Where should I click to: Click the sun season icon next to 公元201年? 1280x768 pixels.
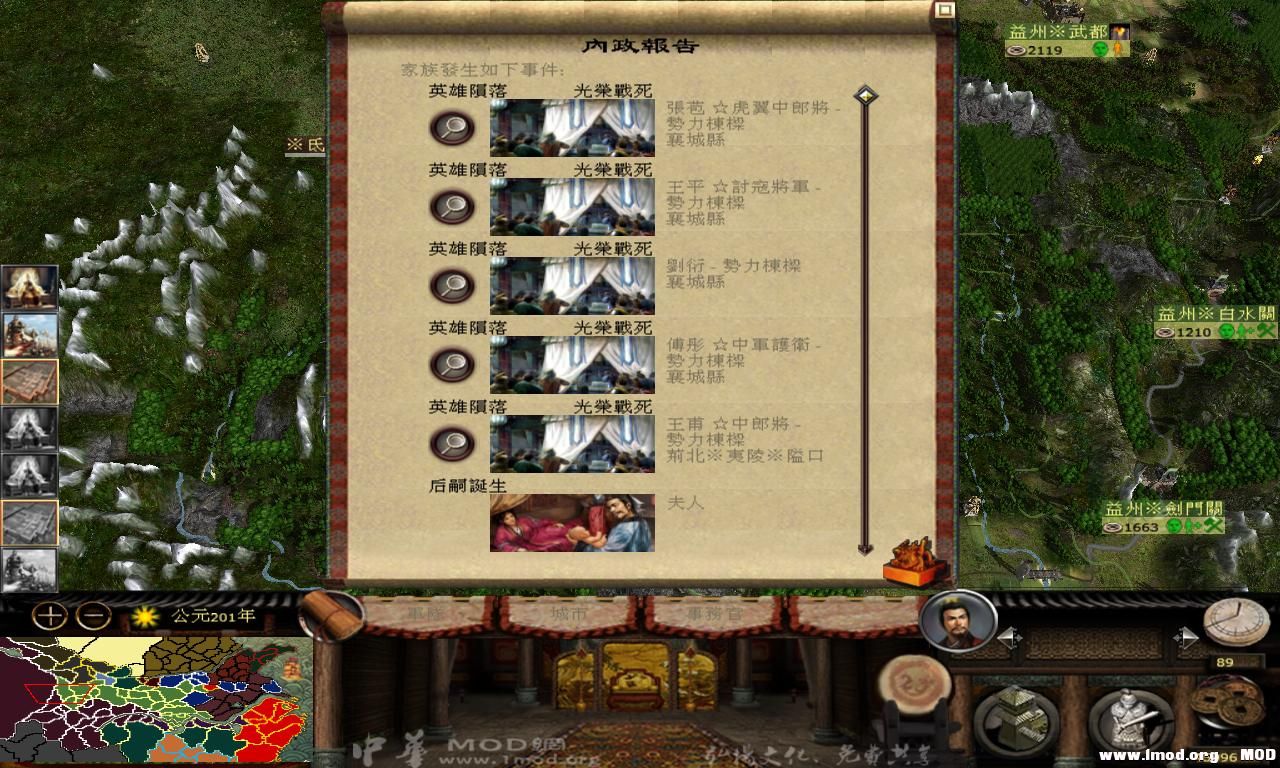(143, 618)
